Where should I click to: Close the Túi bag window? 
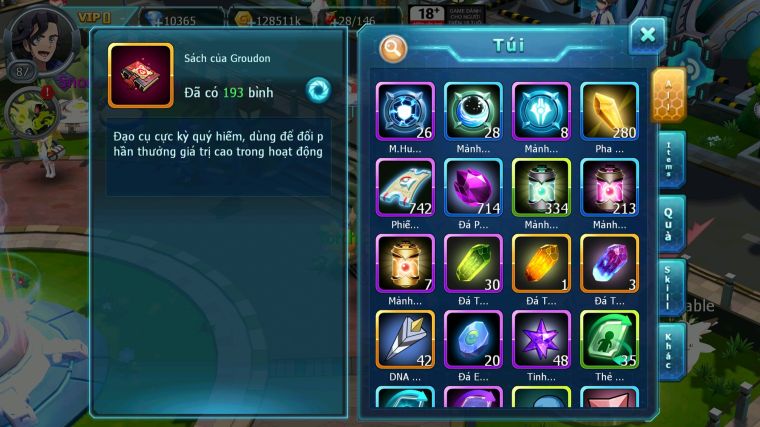(647, 36)
